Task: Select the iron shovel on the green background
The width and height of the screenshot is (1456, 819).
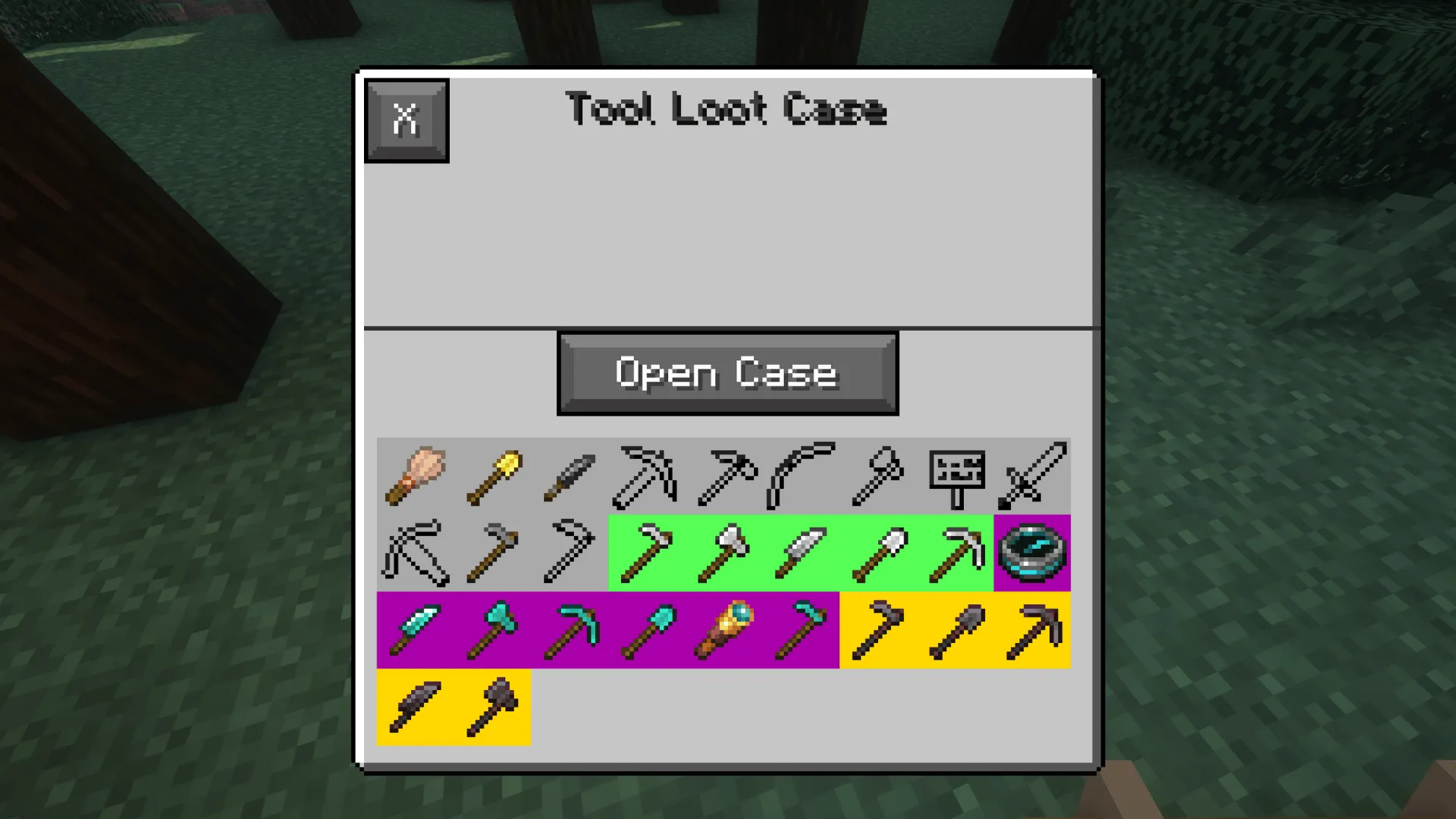Action: pos(878,552)
